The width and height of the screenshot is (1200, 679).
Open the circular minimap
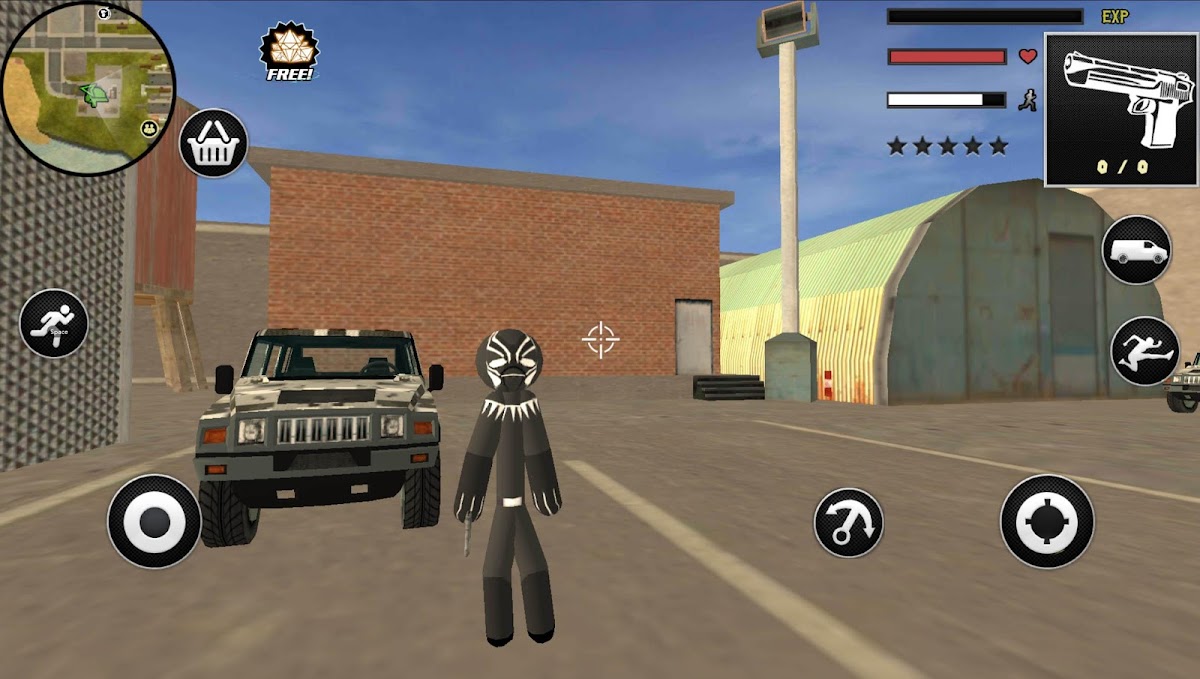[x=88, y=88]
